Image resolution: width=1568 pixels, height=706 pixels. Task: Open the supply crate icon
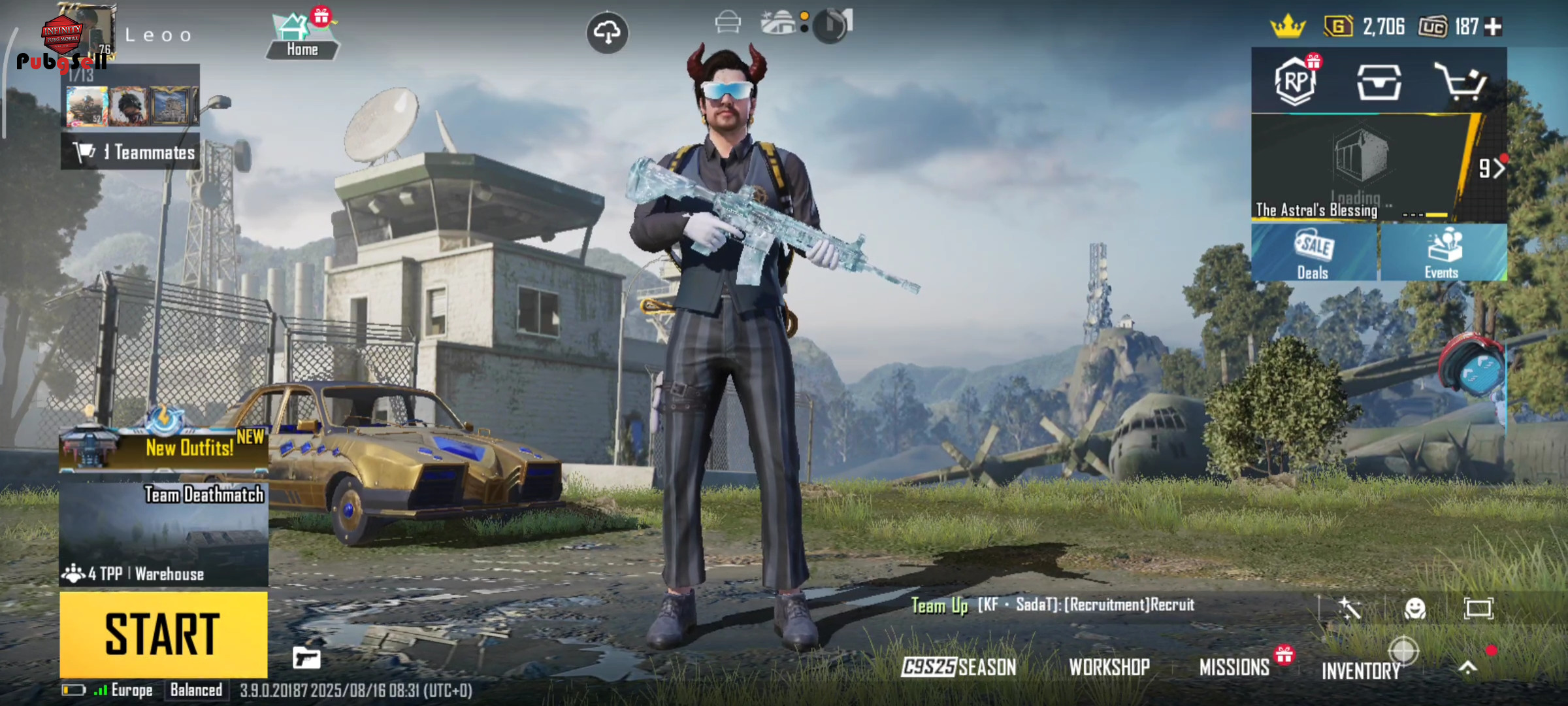(1379, 82)
